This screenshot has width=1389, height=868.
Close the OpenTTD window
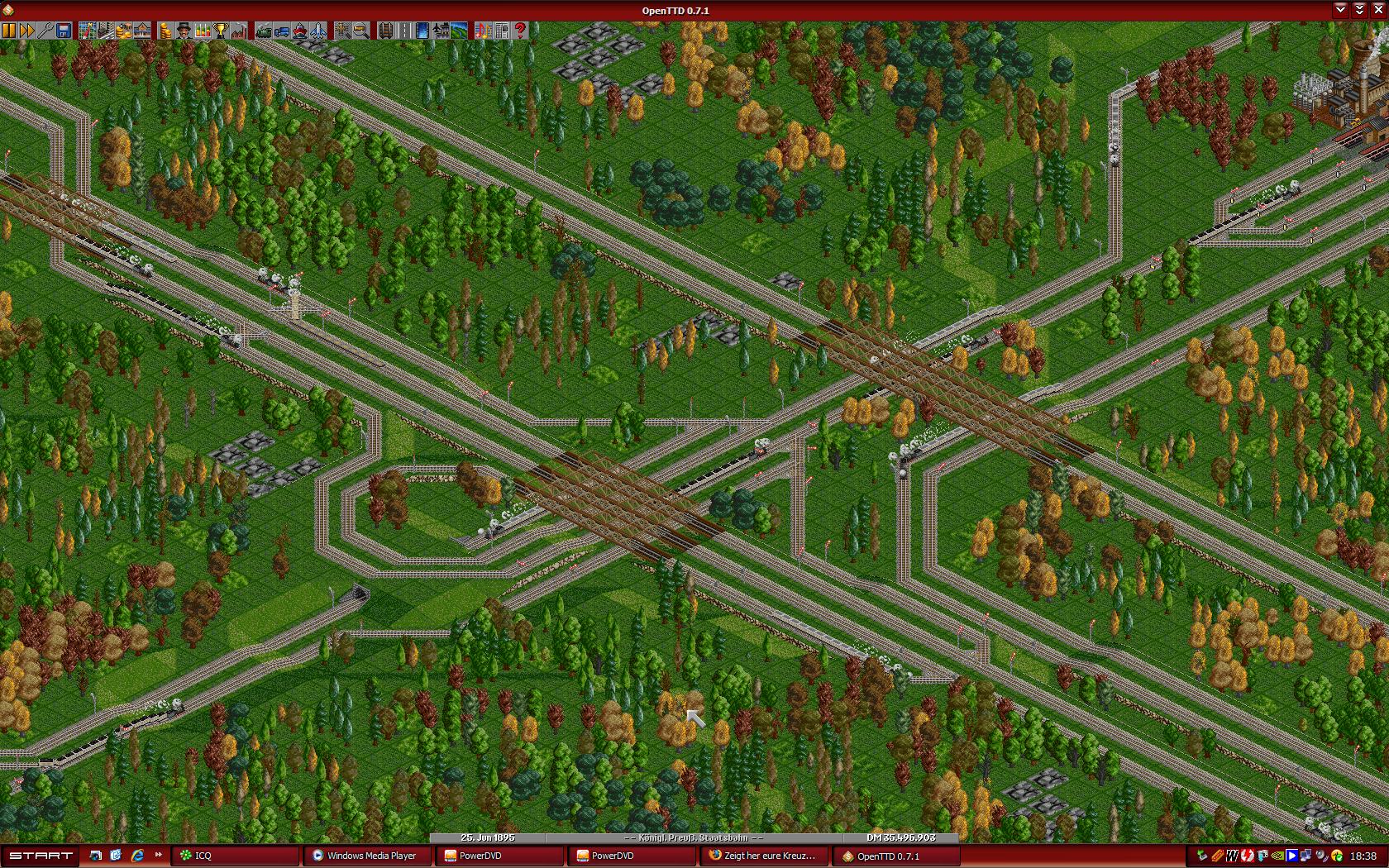1378,10
